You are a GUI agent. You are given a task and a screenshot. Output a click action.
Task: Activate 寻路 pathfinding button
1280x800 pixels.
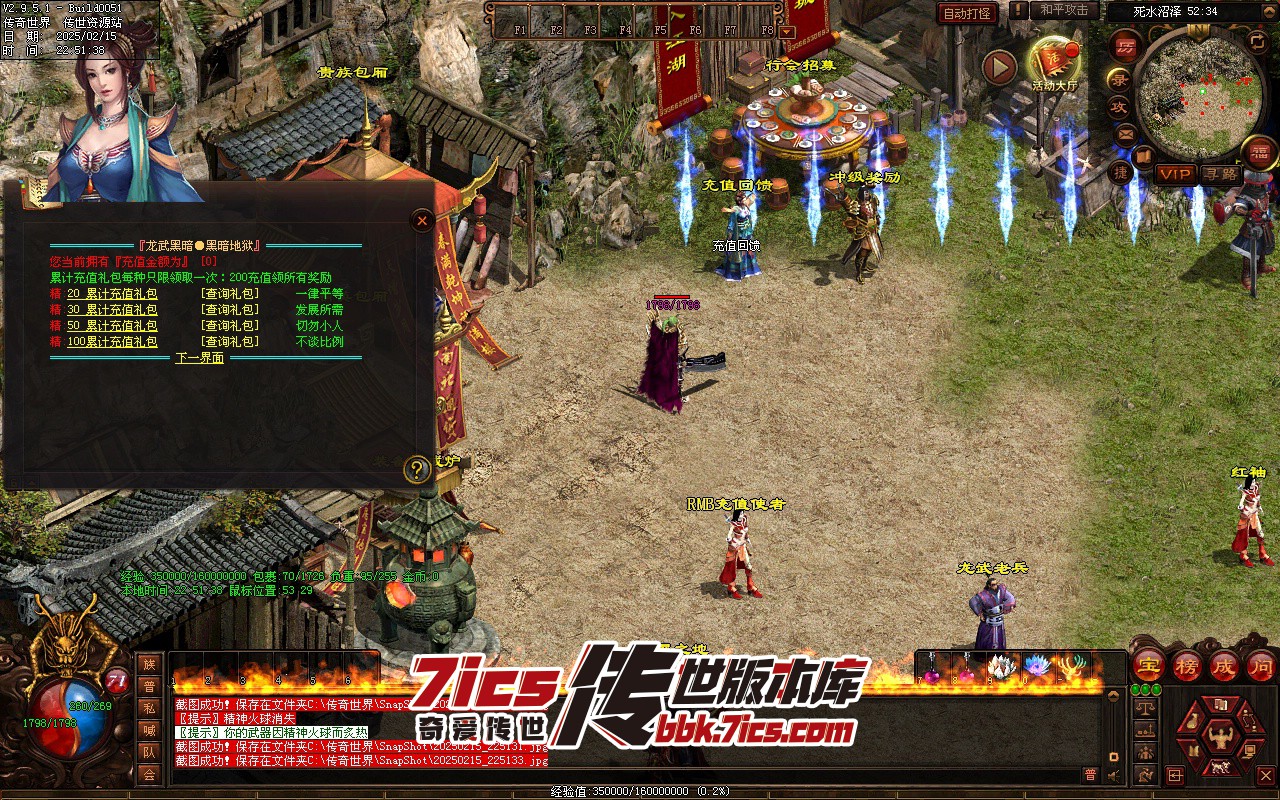pyautogui.click(x=1220, y=174)
